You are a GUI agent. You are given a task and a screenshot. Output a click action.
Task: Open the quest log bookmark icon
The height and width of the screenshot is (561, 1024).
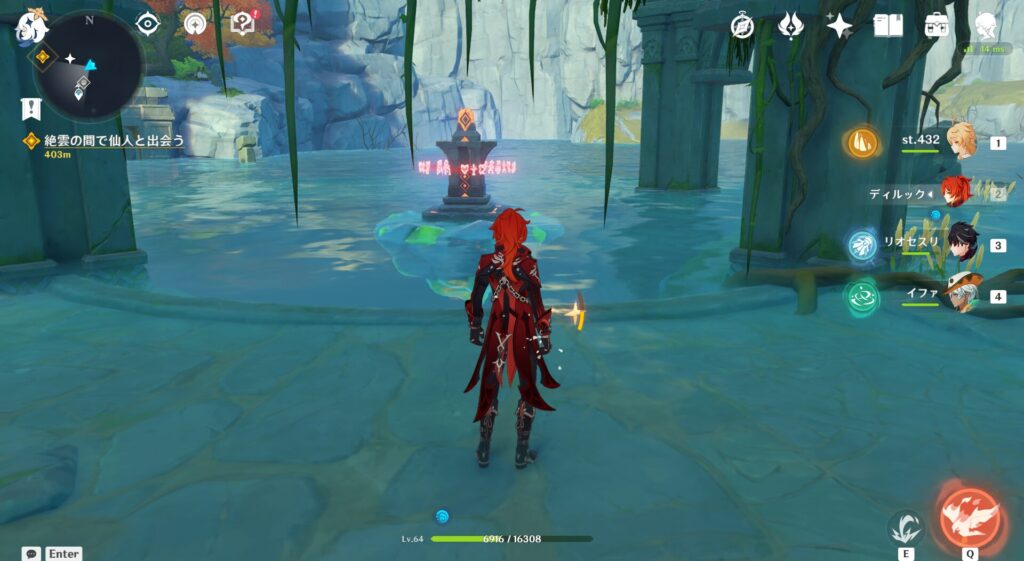point(31,109)
